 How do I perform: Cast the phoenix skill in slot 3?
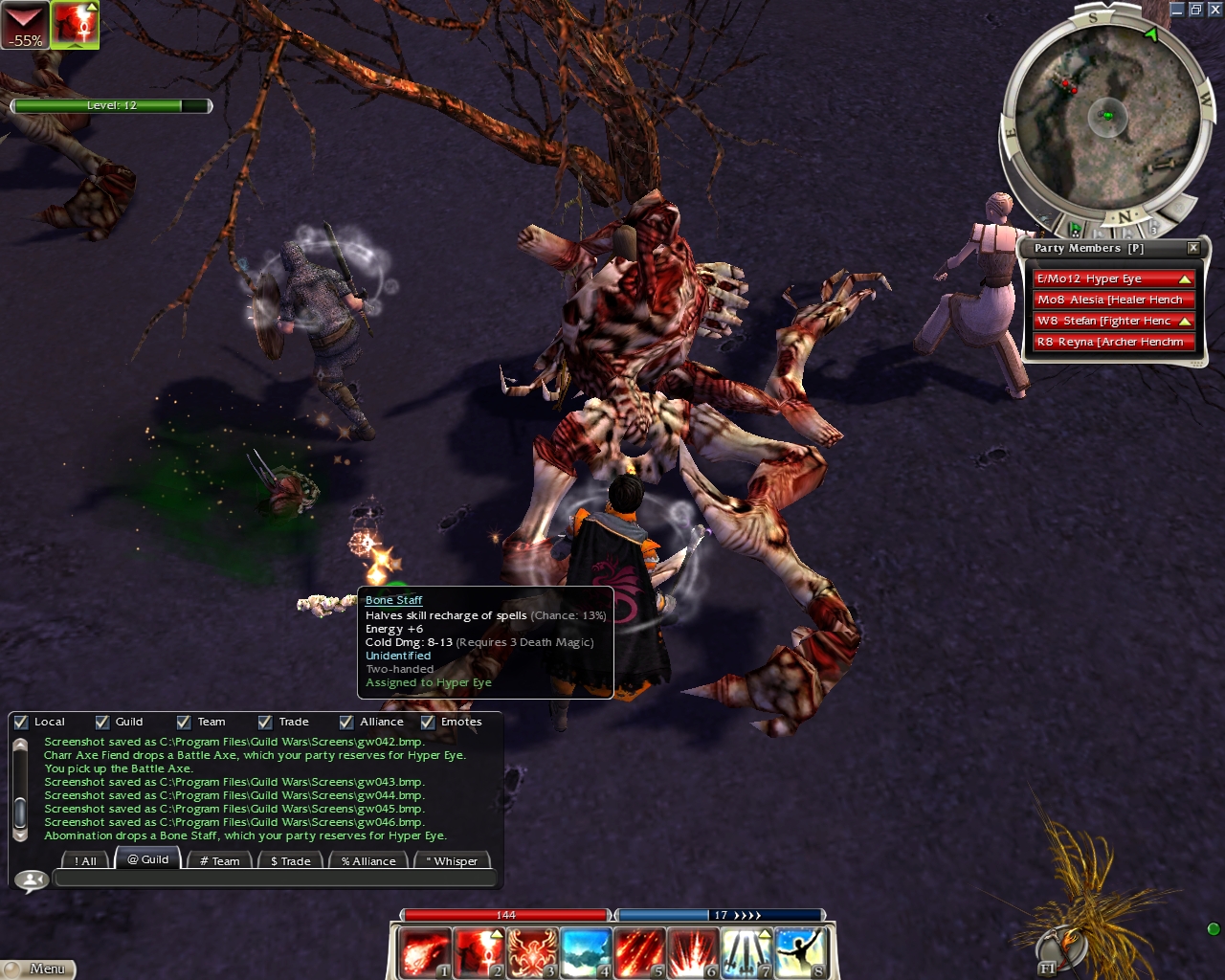point(532,953)
